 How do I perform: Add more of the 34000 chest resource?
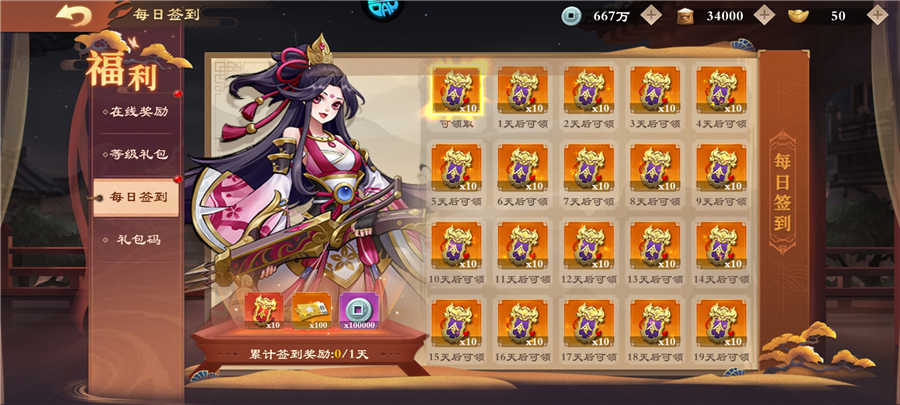(764, 15)
